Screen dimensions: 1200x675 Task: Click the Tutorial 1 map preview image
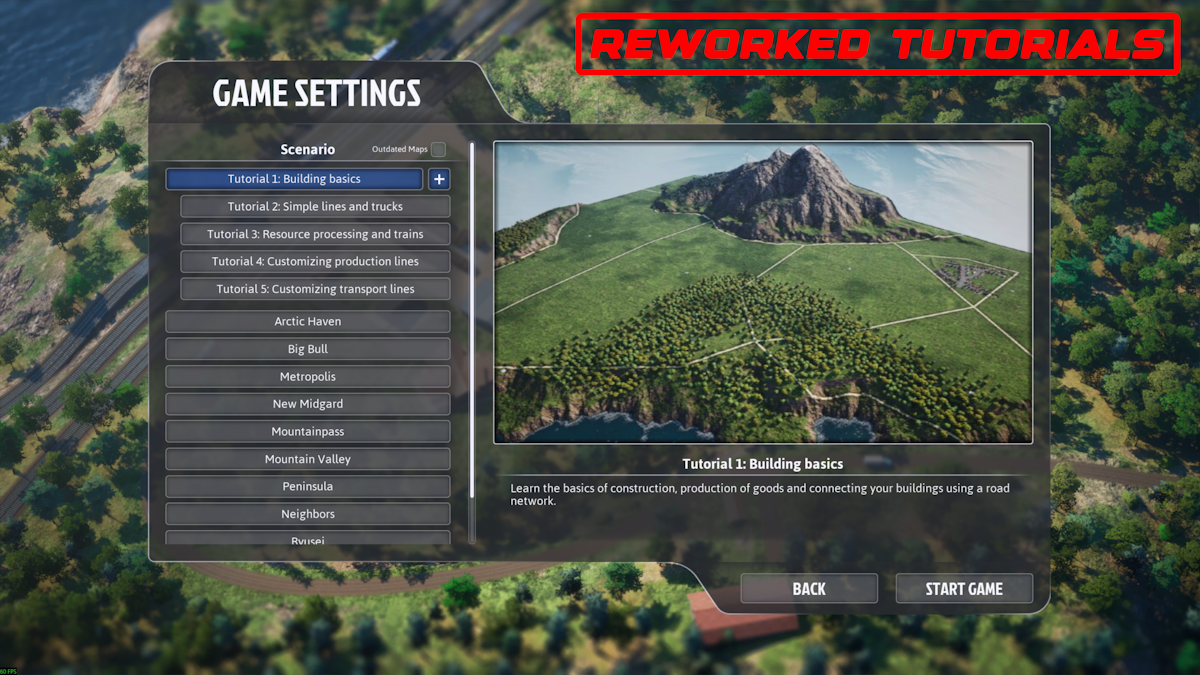pyautogui.click(x=763, y=292)
